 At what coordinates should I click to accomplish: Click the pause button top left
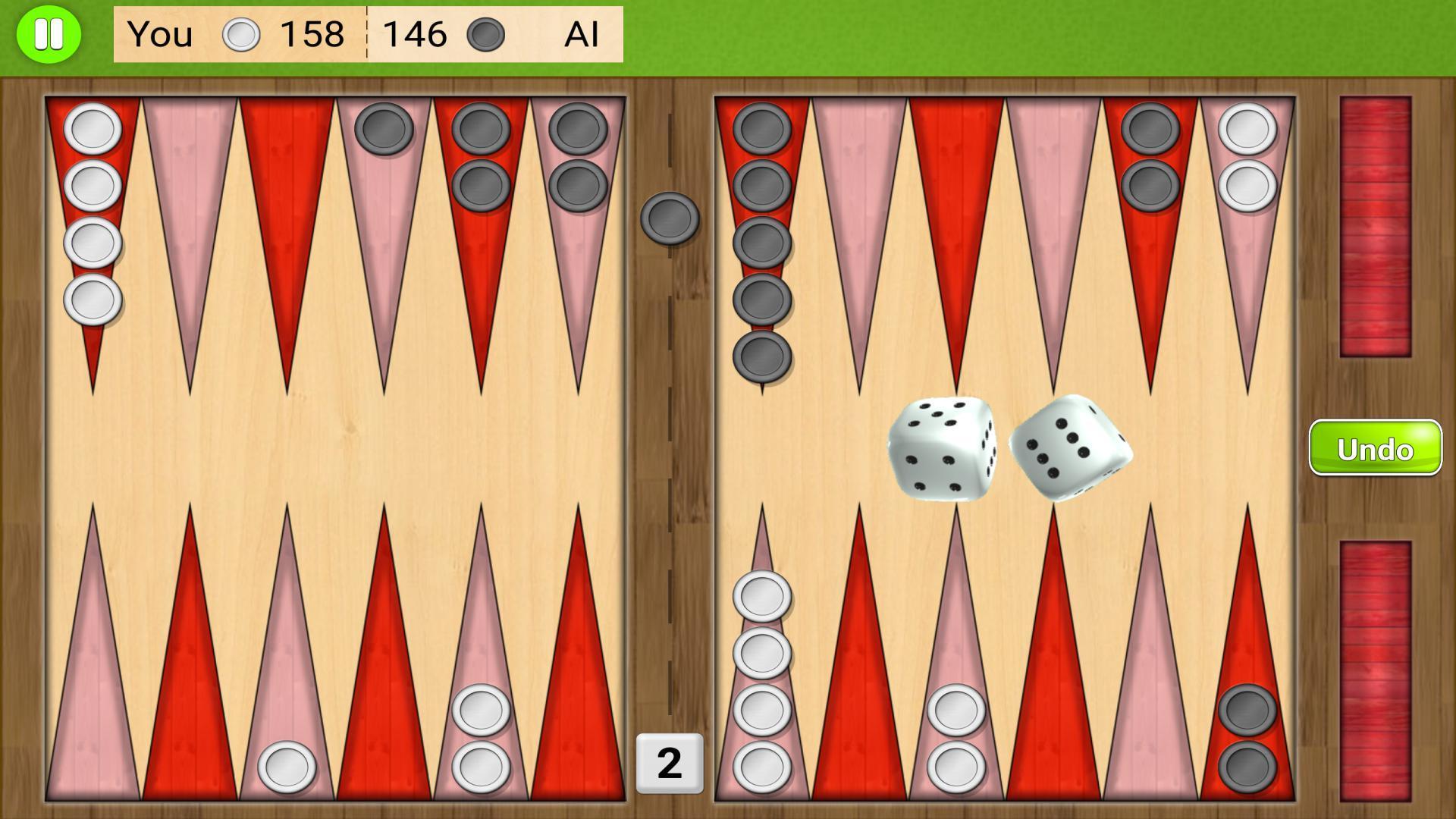(48, 33)
